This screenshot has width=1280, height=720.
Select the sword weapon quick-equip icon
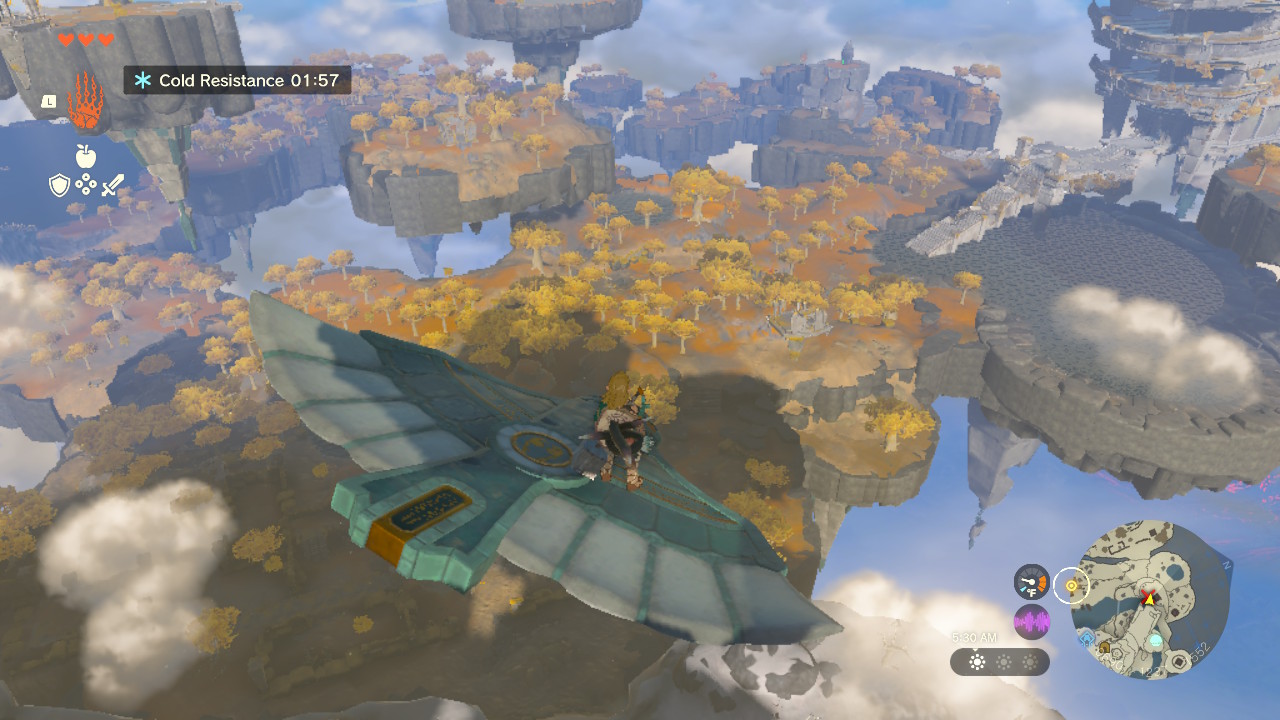(x=112, y=184)
